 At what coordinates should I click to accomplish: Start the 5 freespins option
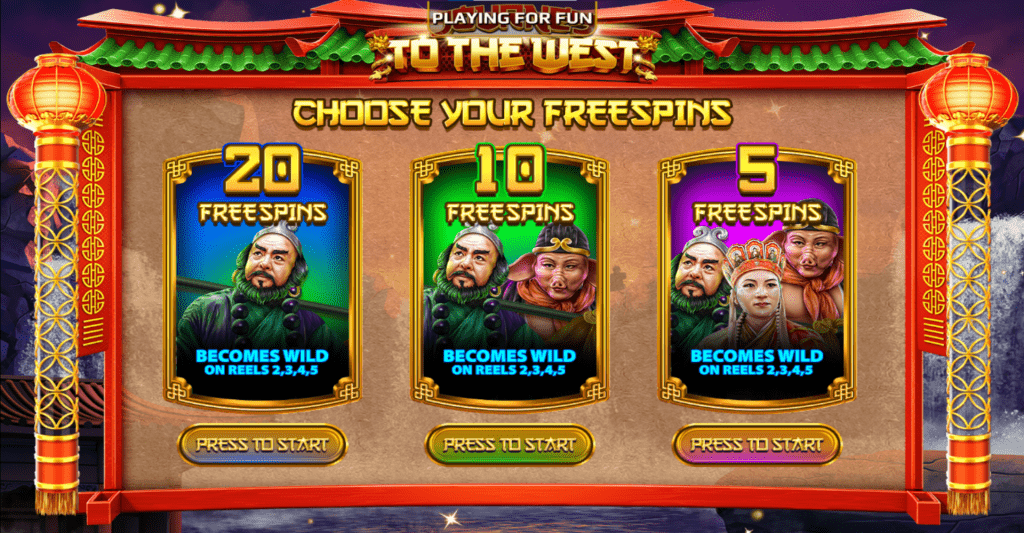(757, 444)
